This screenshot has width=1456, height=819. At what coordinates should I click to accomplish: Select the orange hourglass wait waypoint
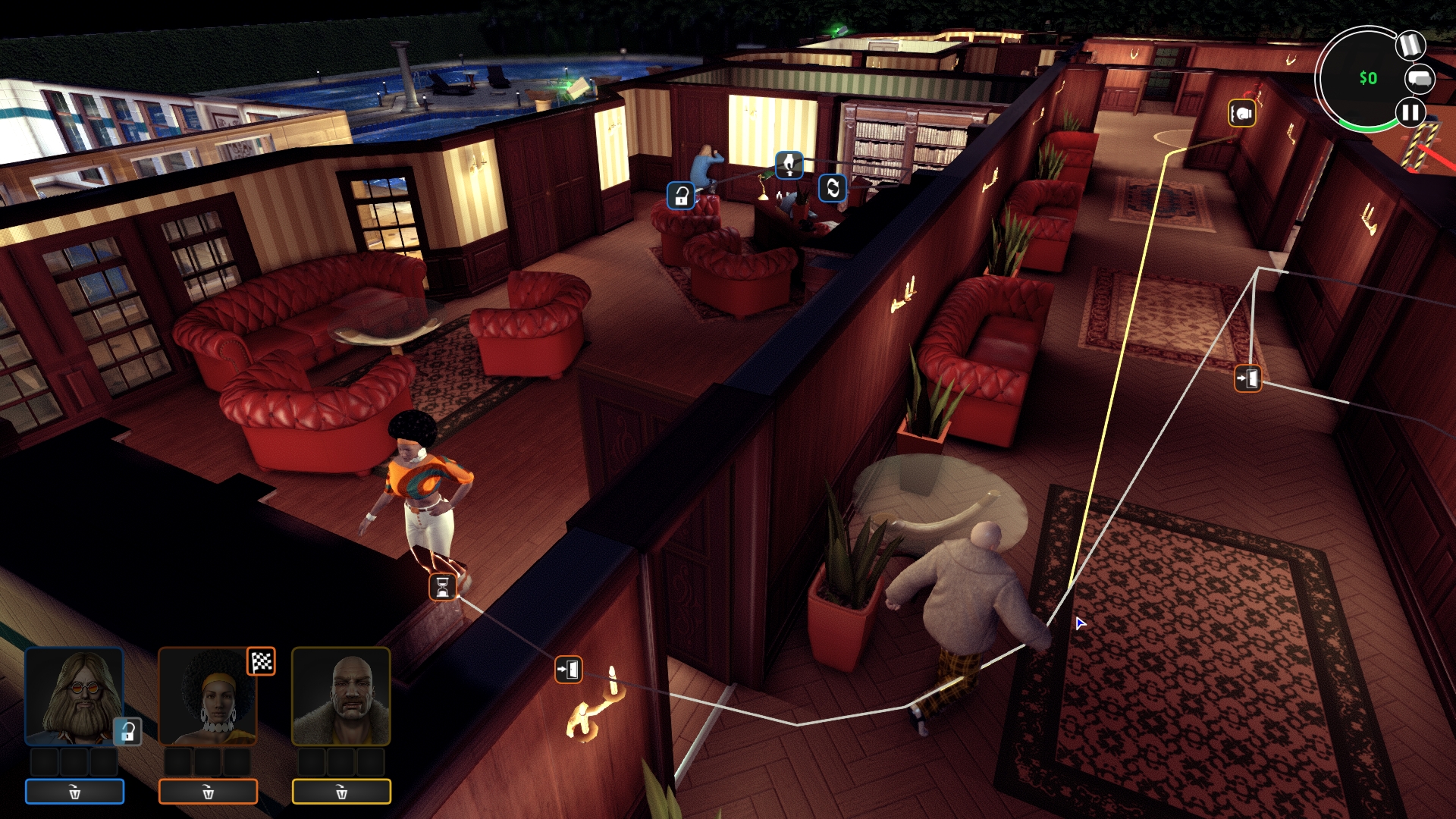443,586
